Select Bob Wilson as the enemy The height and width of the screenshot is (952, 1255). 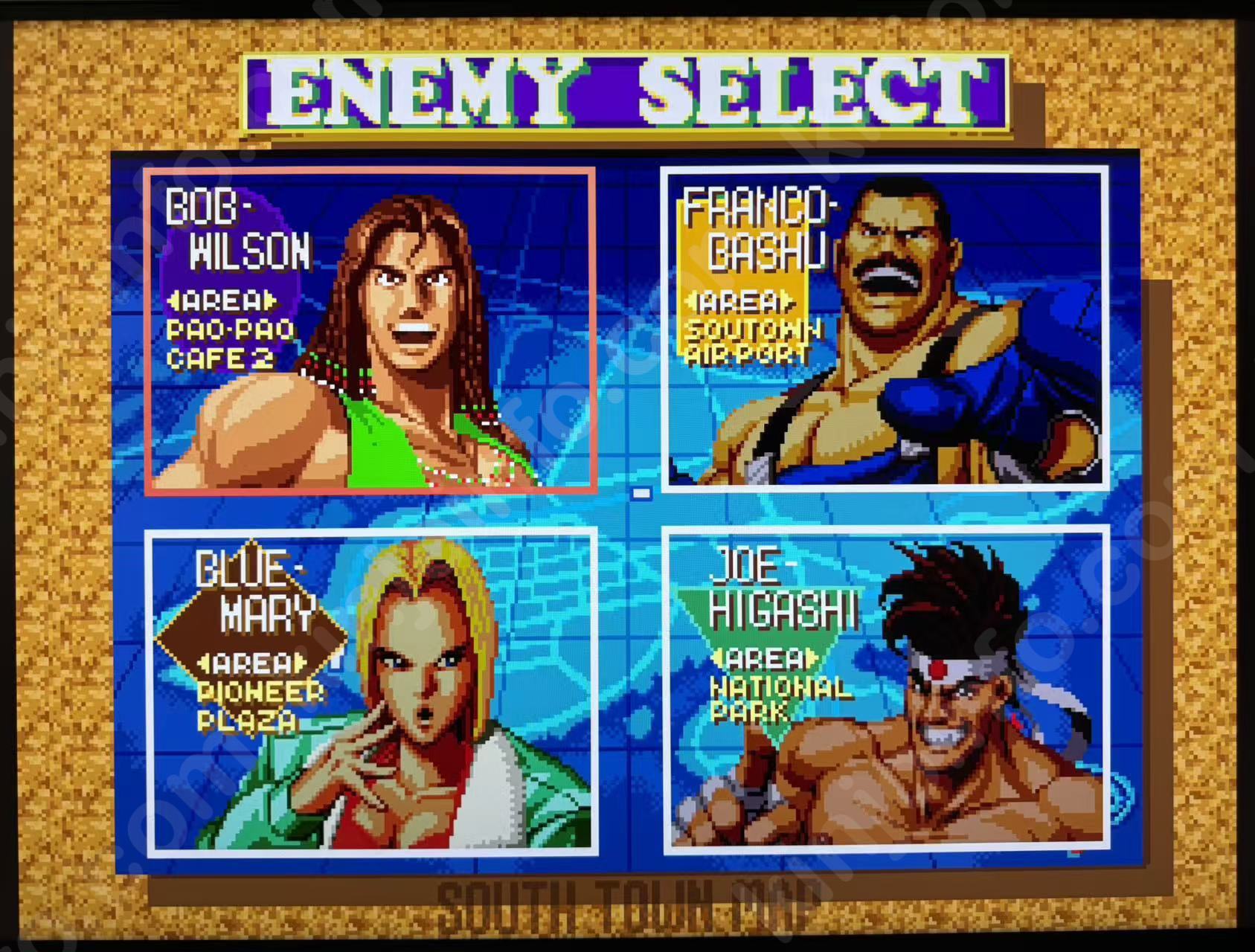(x=370, y=330)
